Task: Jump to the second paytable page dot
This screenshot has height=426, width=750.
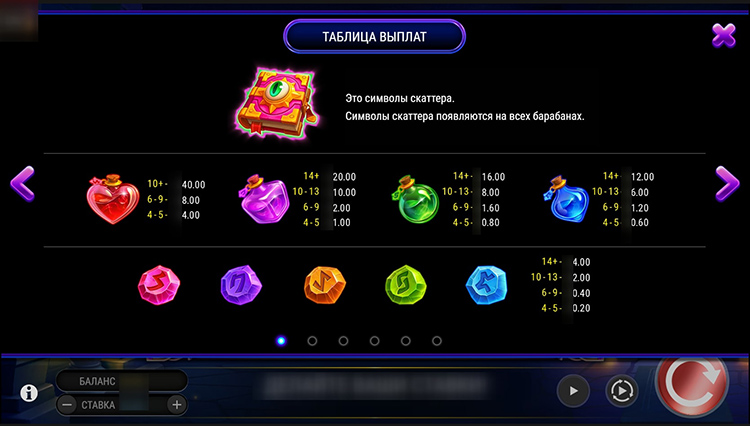Action: [x=312, y=341]
